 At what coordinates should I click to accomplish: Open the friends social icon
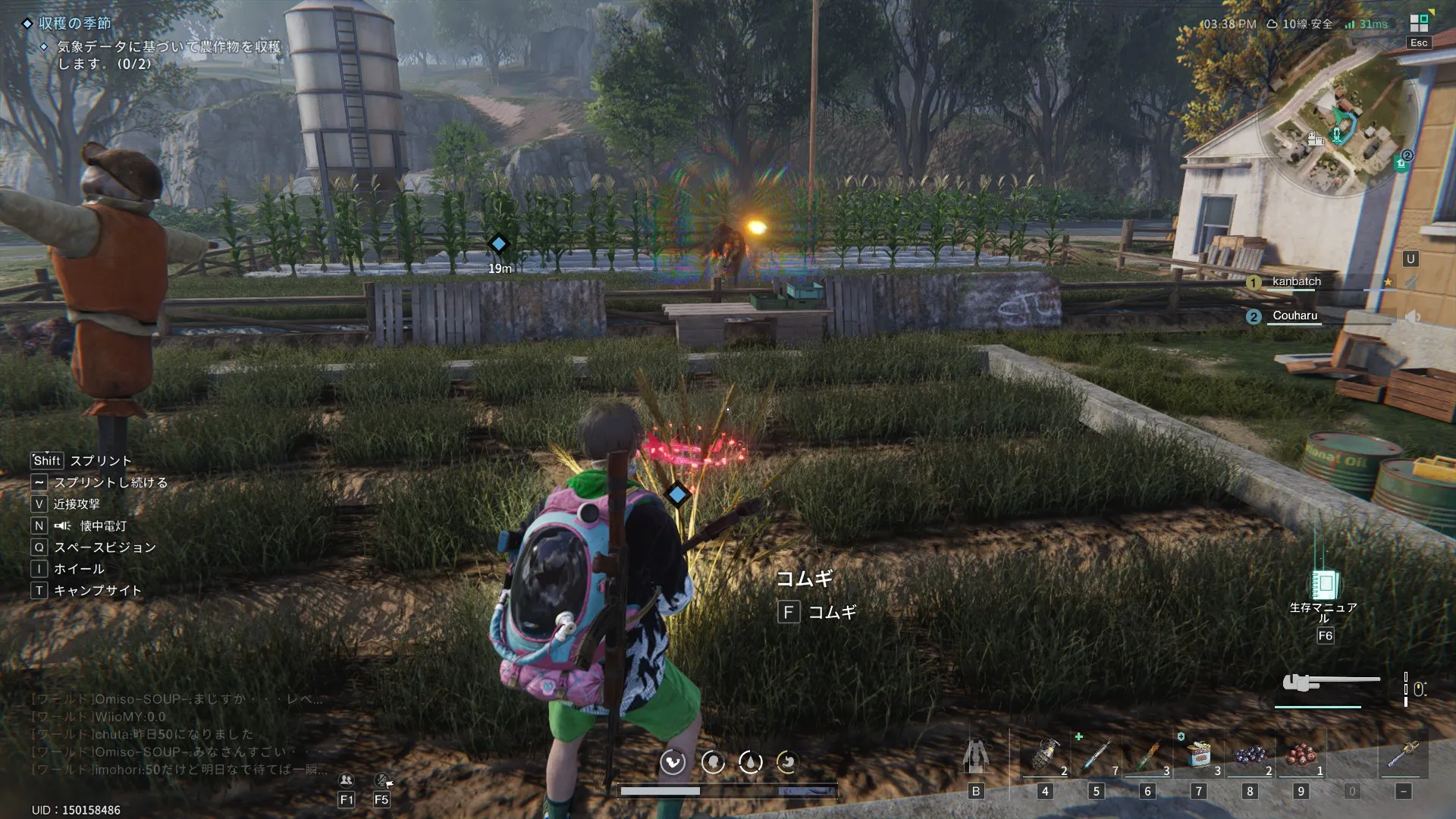coord(347,780)
